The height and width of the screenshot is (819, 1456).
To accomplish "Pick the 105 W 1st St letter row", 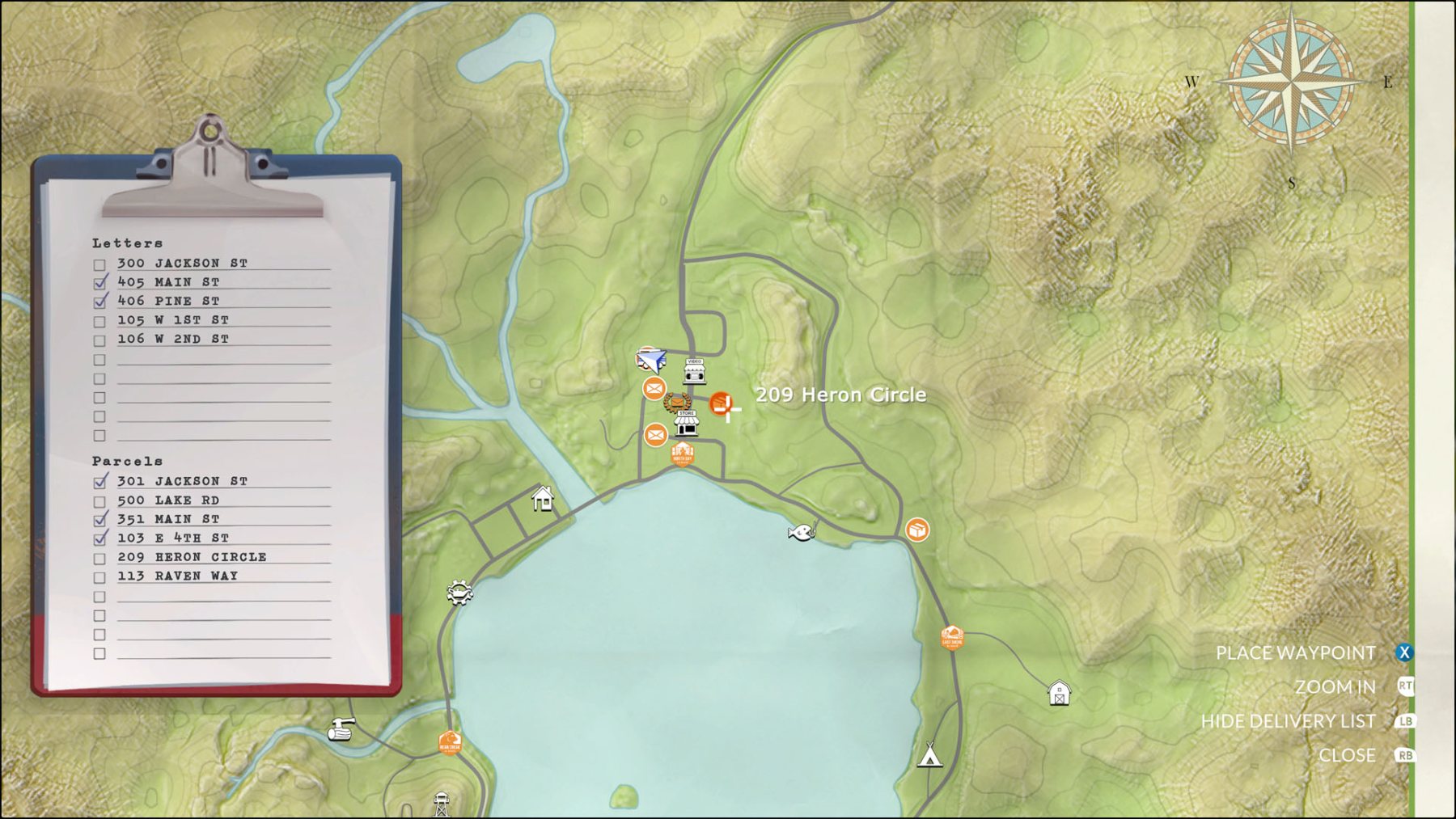I will pos(173,320).
